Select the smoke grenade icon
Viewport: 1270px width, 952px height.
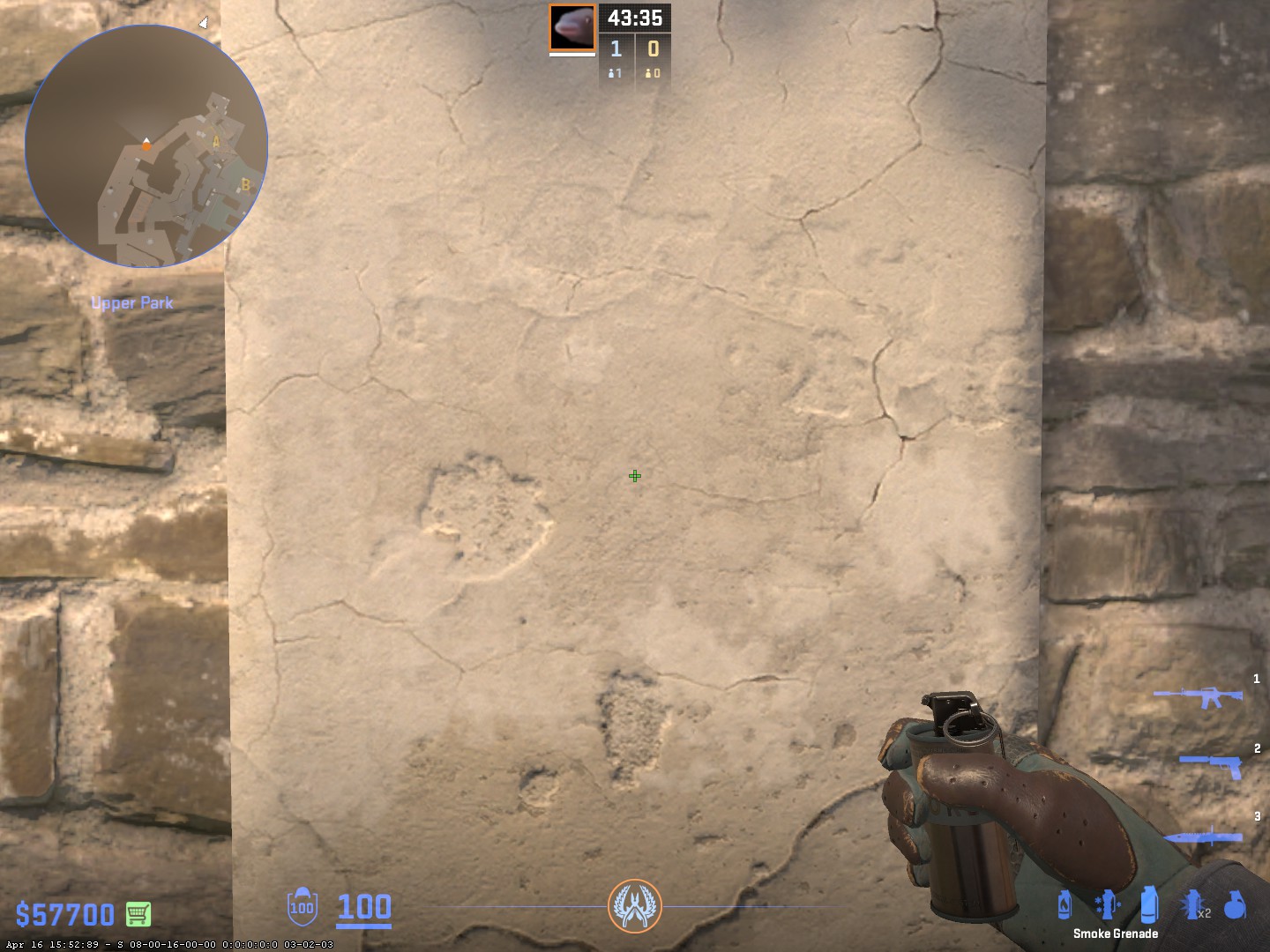point(1148,904)
